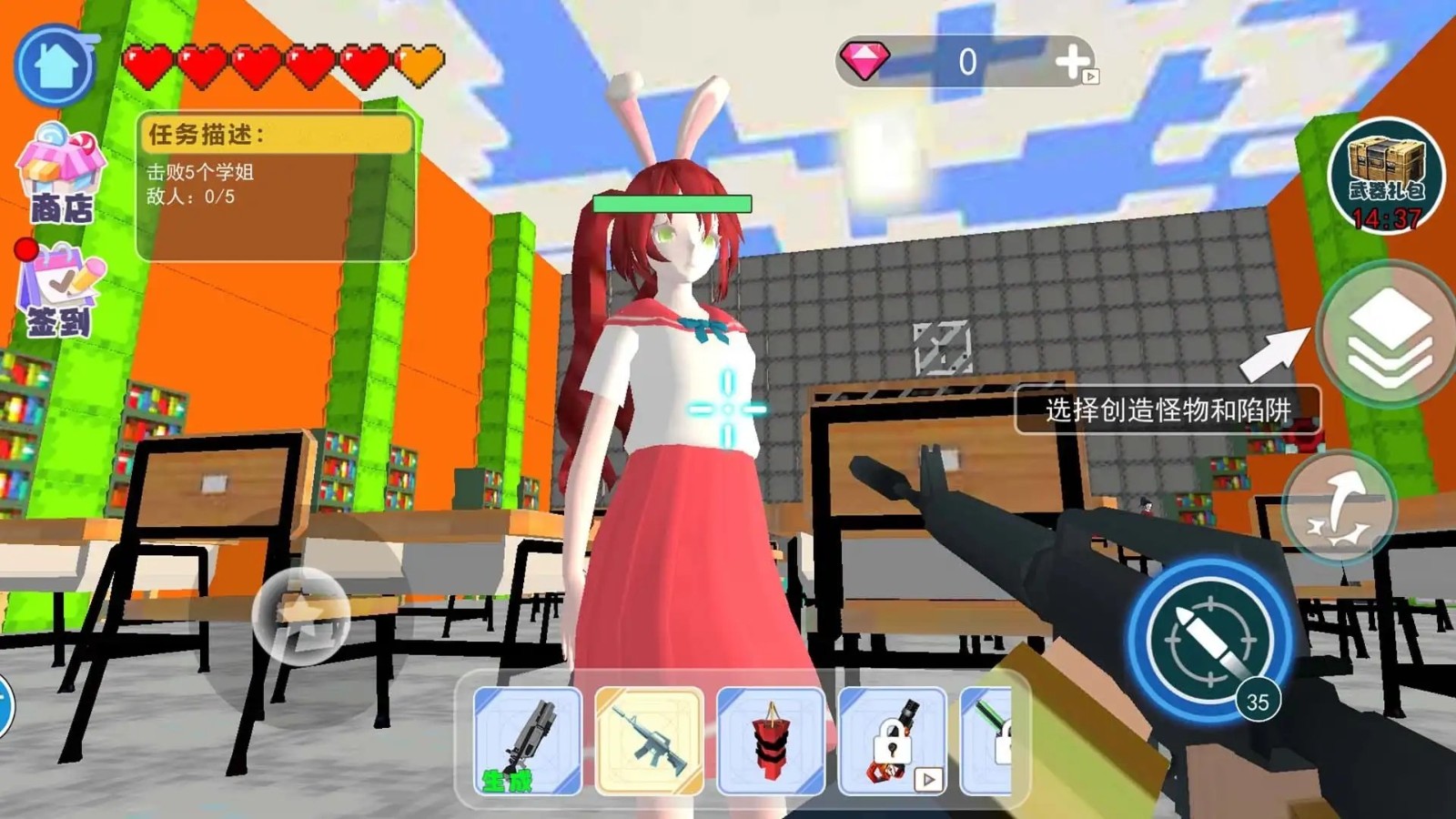Screen dimensions: 1456x819
Task: Tap the blue home button
Action: (56, 66)
